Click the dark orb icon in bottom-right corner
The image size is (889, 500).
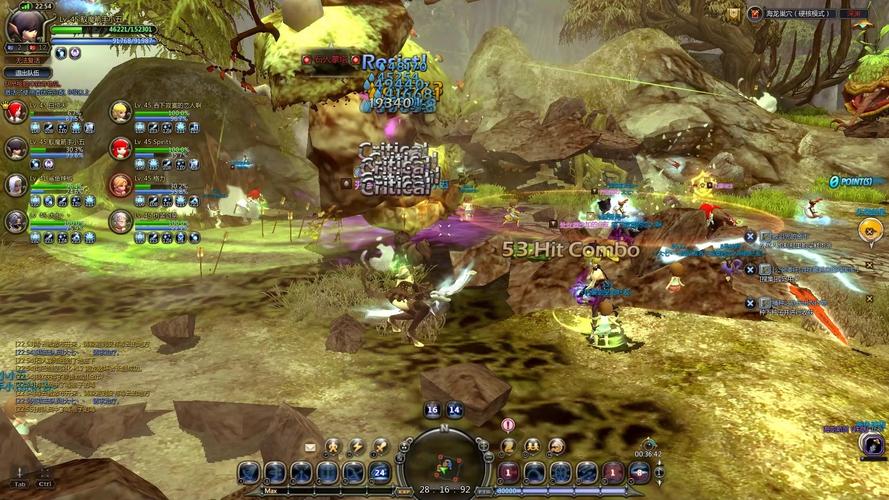pos(871,444)
